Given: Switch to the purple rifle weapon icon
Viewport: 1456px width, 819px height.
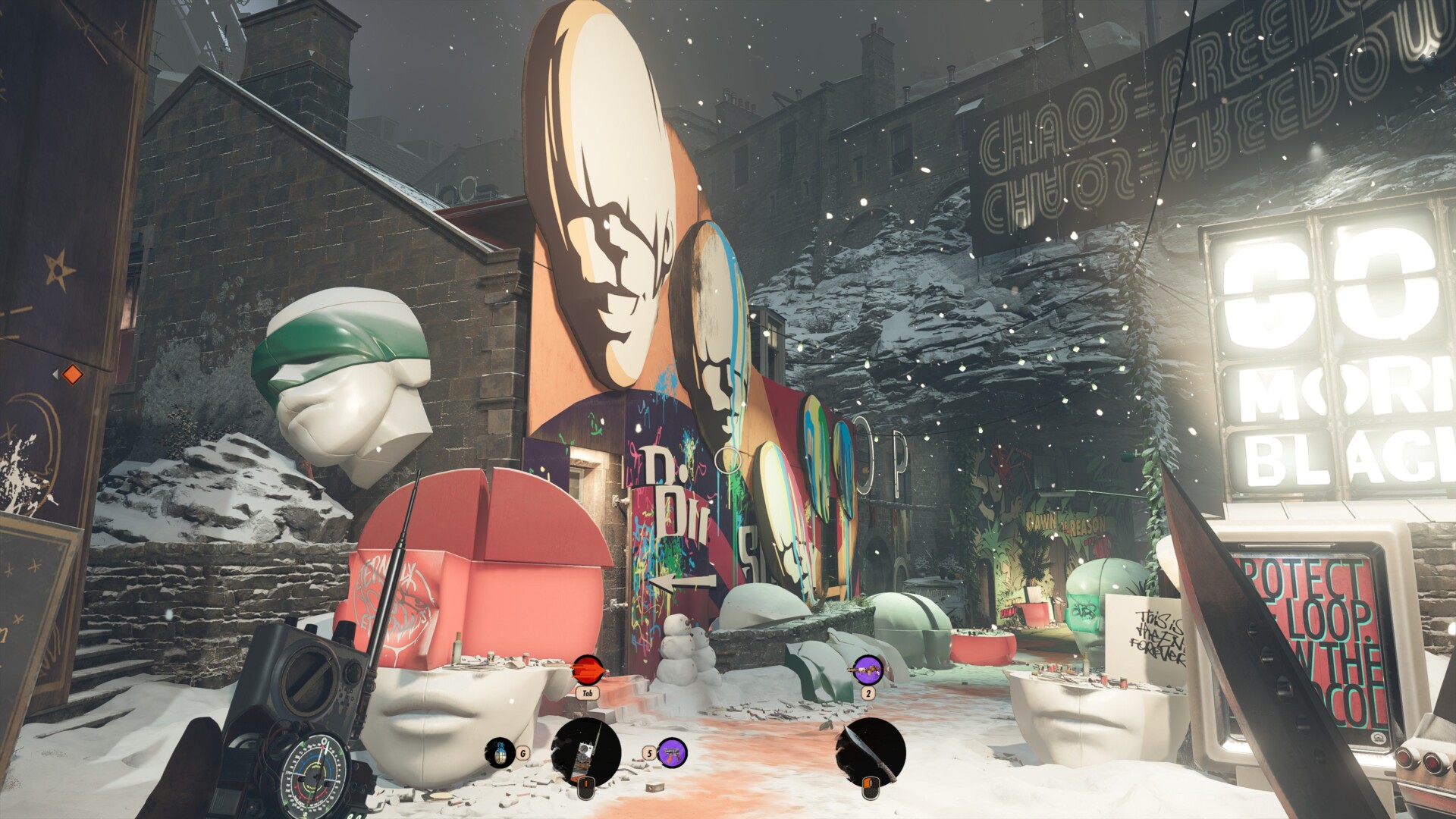Looking at the screenshot, I should [868, 670].
